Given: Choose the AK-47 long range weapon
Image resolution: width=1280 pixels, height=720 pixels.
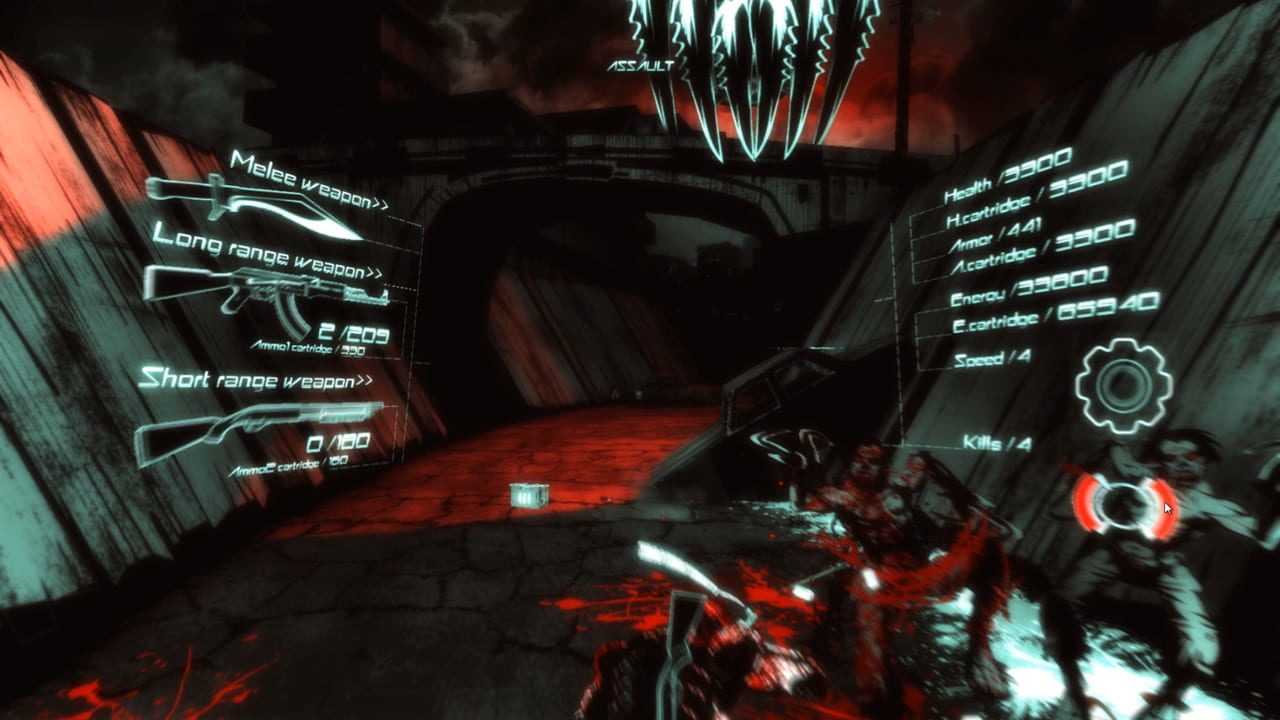Looking at the screenshot, I should tap(265, 292).
